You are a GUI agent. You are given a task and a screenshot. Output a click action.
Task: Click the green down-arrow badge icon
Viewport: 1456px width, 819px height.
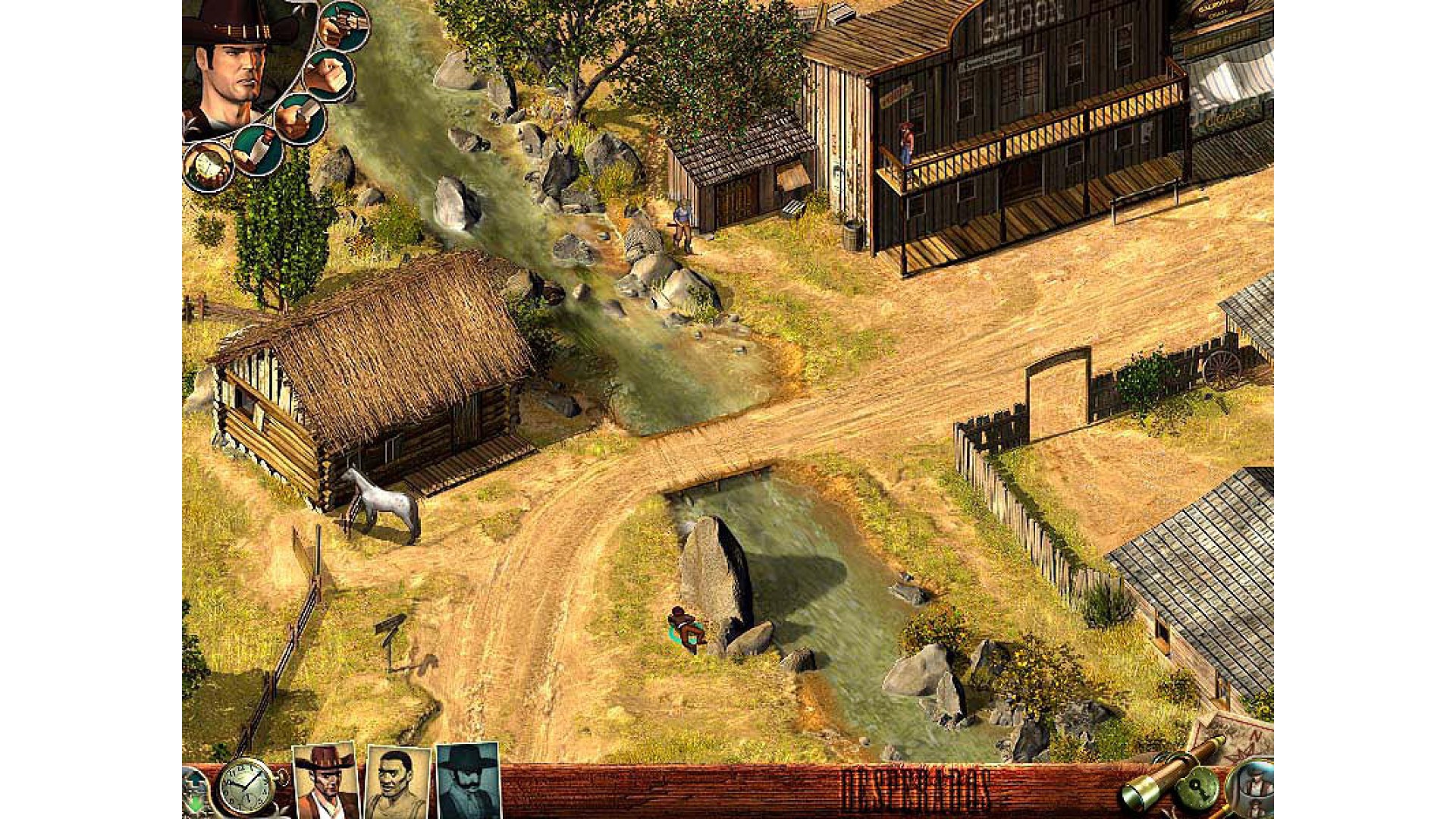point(194,793)
